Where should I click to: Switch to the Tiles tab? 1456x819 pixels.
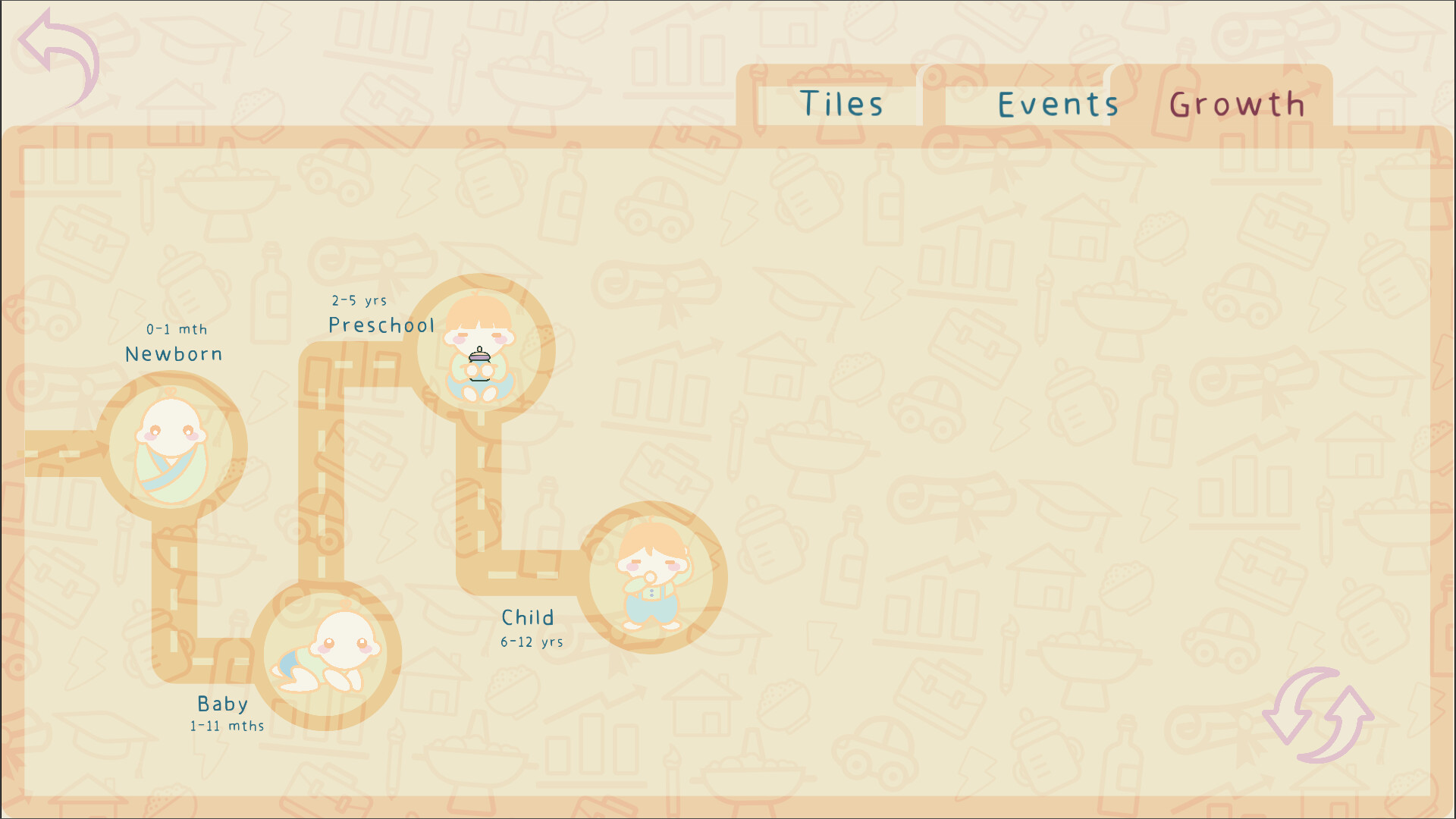tap(842, 104)
